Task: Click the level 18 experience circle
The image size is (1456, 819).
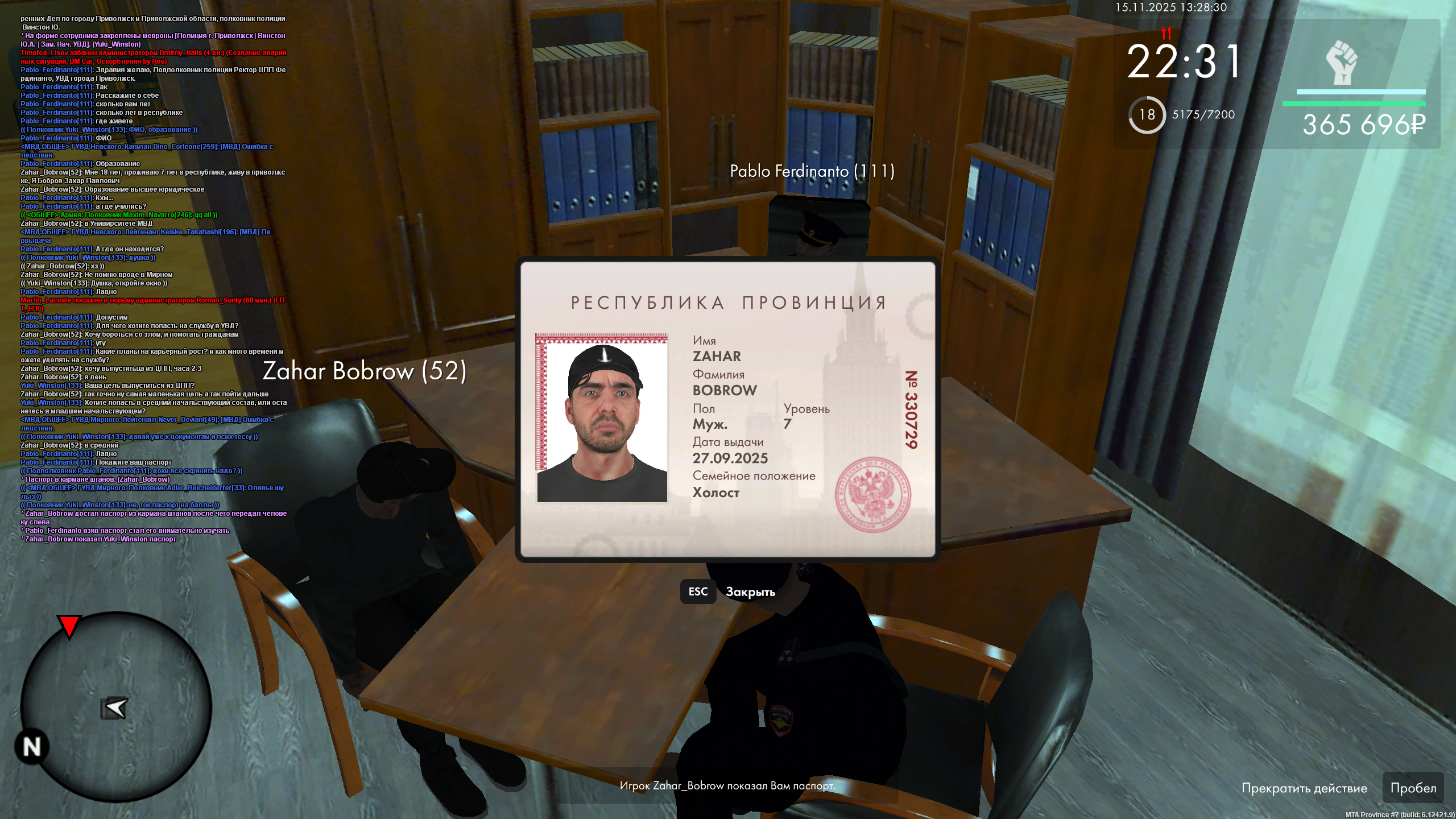Action: [1148, 115]
